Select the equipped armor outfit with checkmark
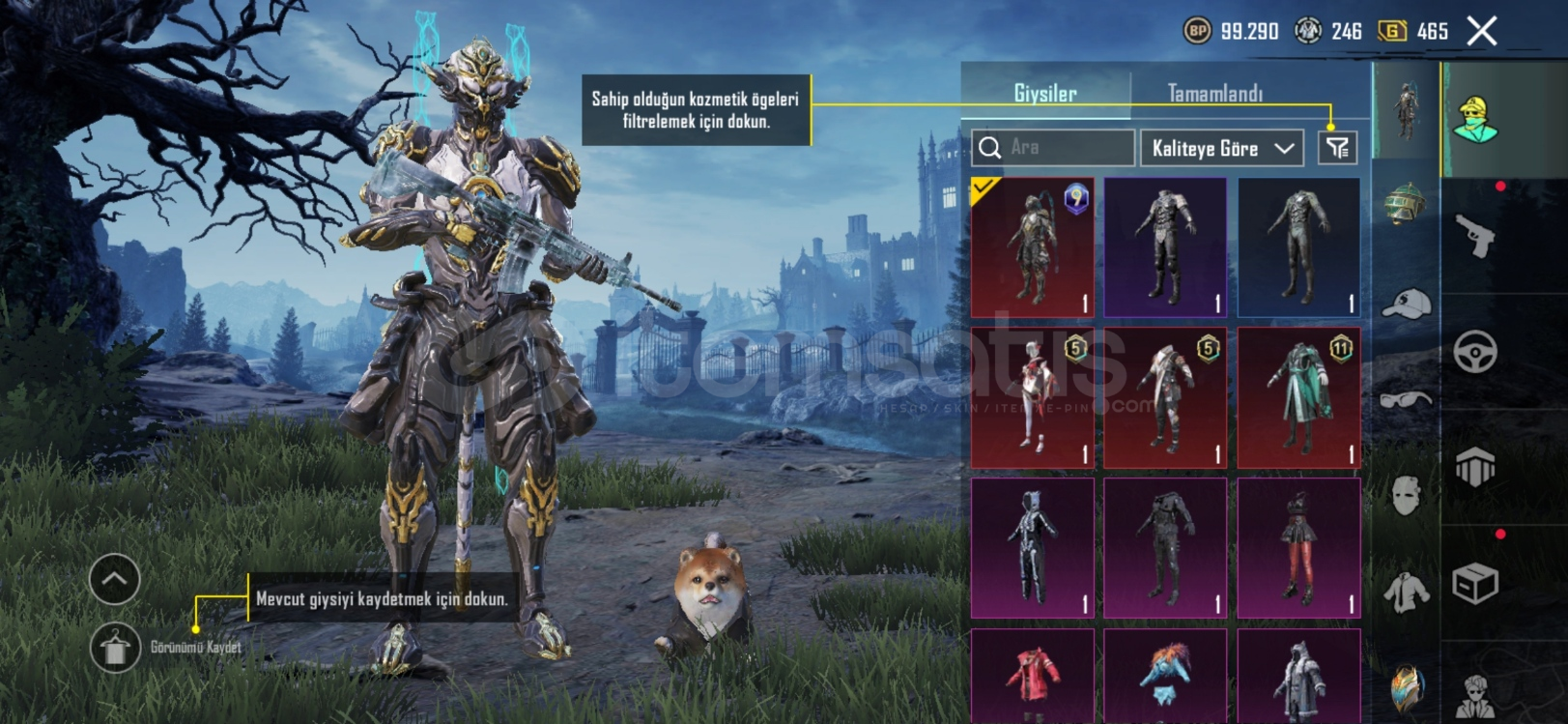This screenshot has height=724, width=1568. pyautogui.click(x=1032, y=247)
